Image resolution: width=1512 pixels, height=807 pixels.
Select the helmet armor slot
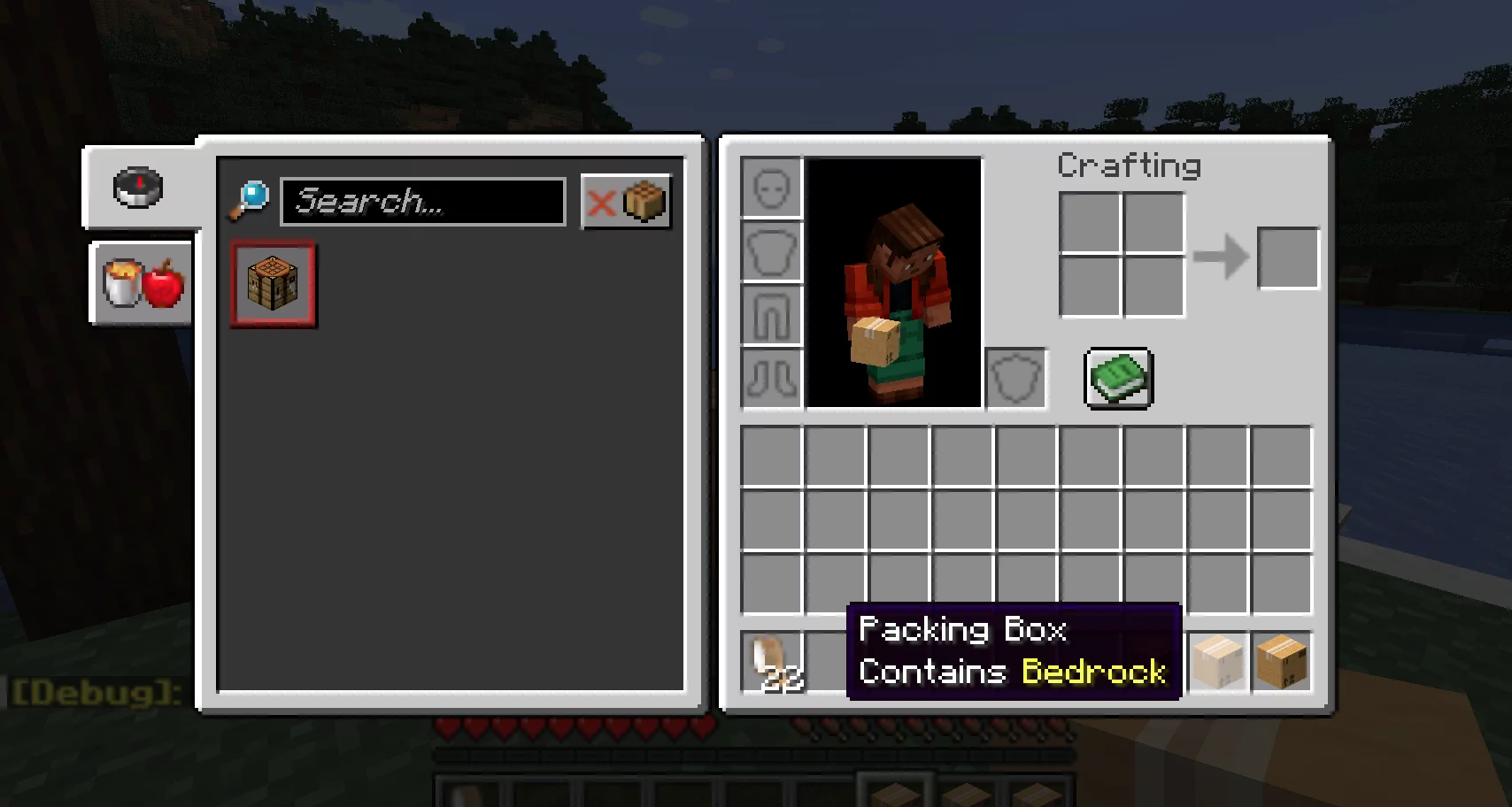pyautogui.click(x=772, y=188)
